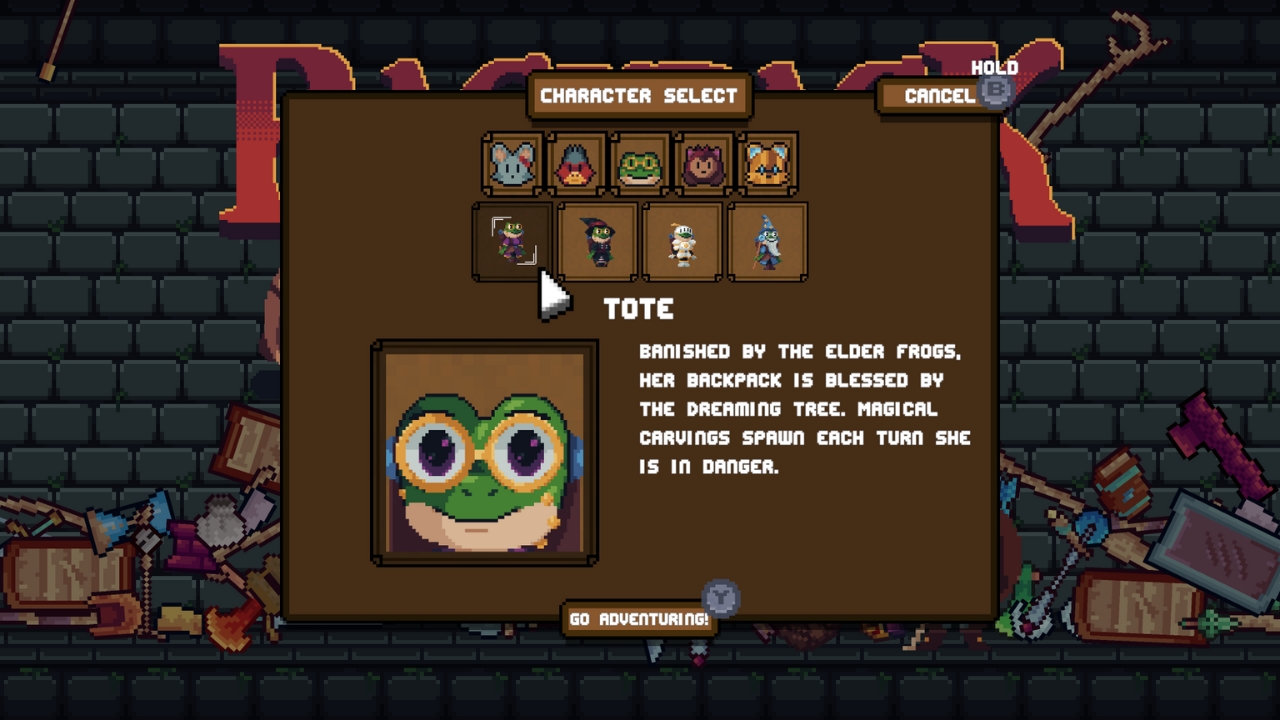Choose the red robin bird character
This screenshot has width=1280, height=720.
576,164
